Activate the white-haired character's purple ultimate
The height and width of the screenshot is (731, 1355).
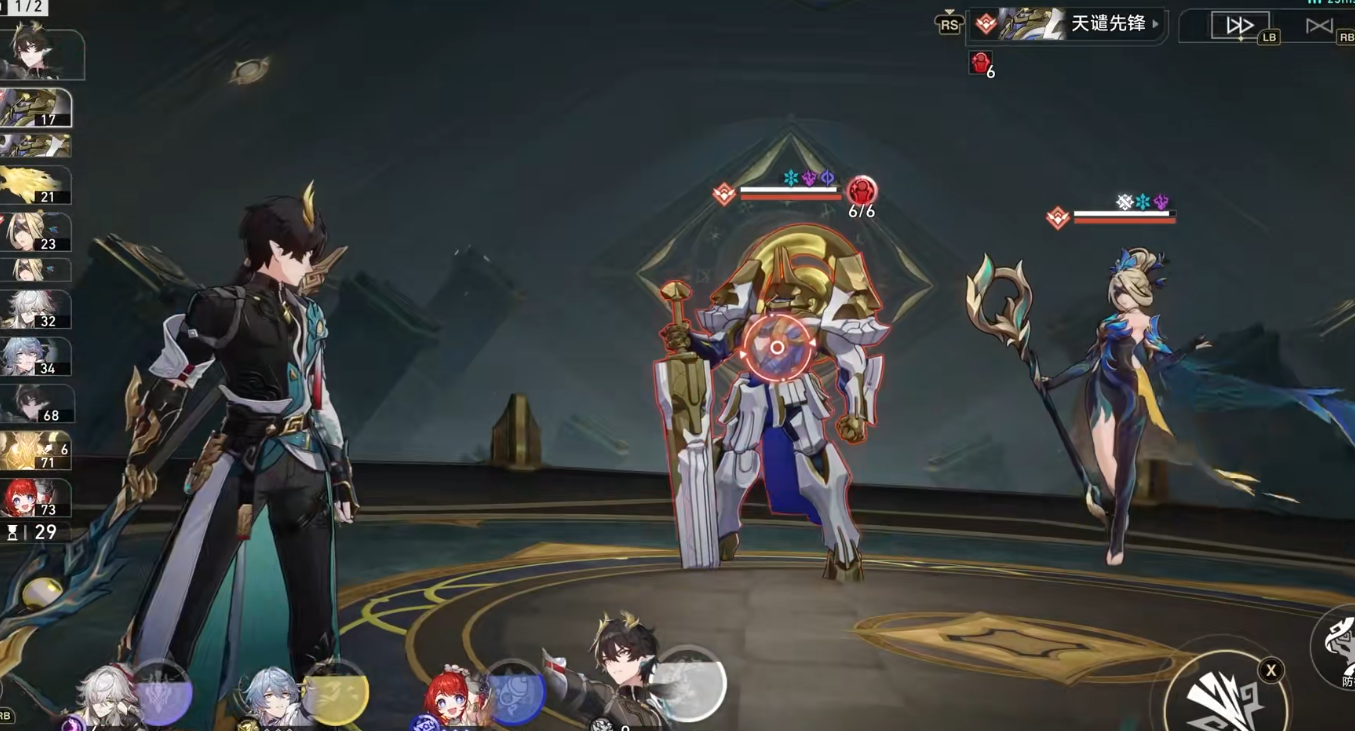click(x=161, y=692)
